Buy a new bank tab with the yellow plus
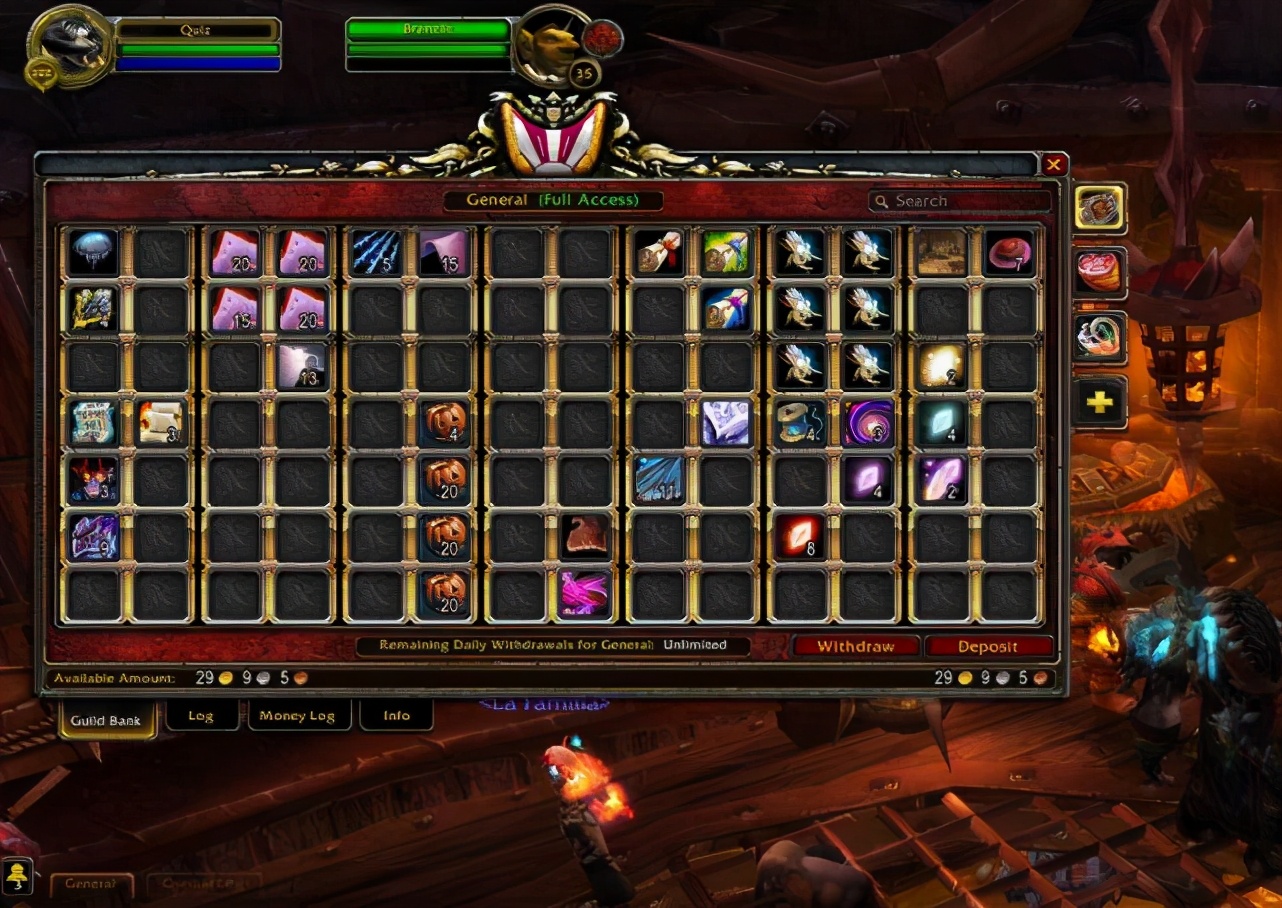This screenshot has height=908, width=1282. tap(1099, 402)
